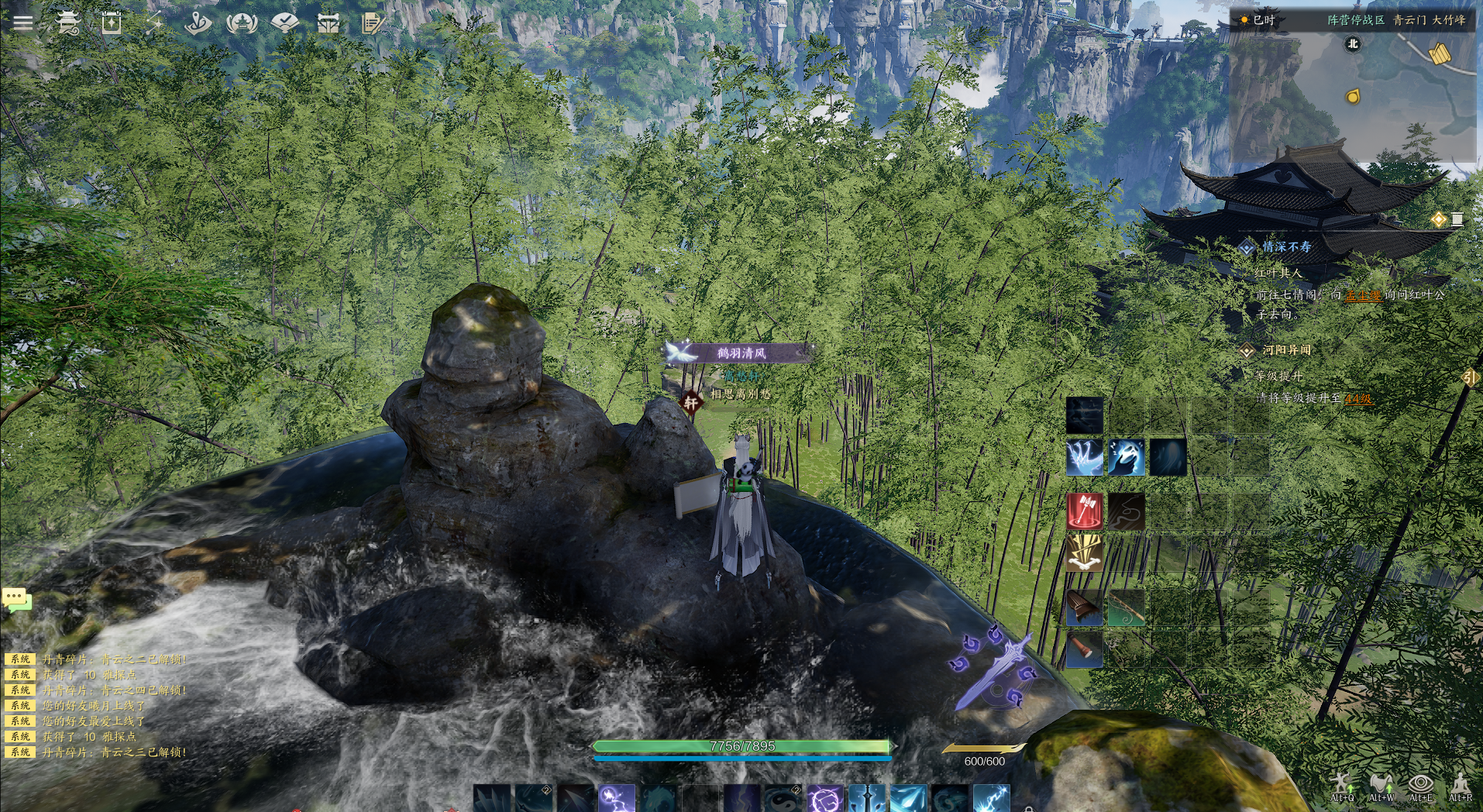1483x812 pixels.
Task: Open the pagoda-and-cloud icon menu
Action: click(x=68, y=22)
